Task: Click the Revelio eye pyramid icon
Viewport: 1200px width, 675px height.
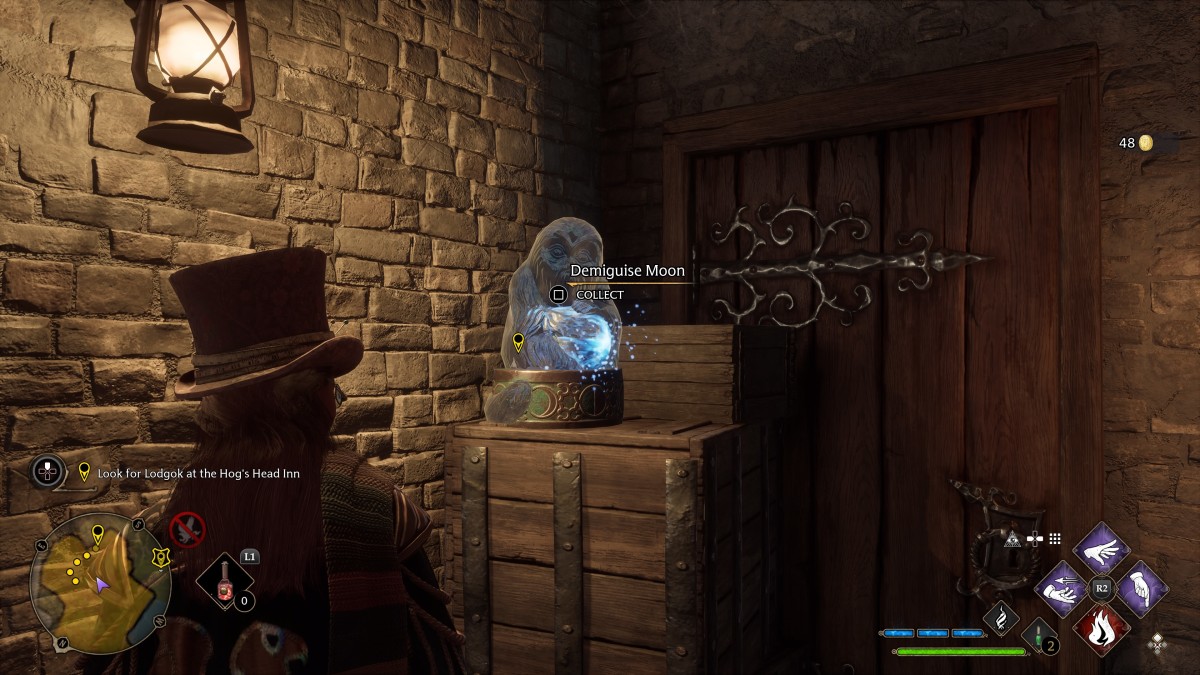Action: (x=1012, y=538)
